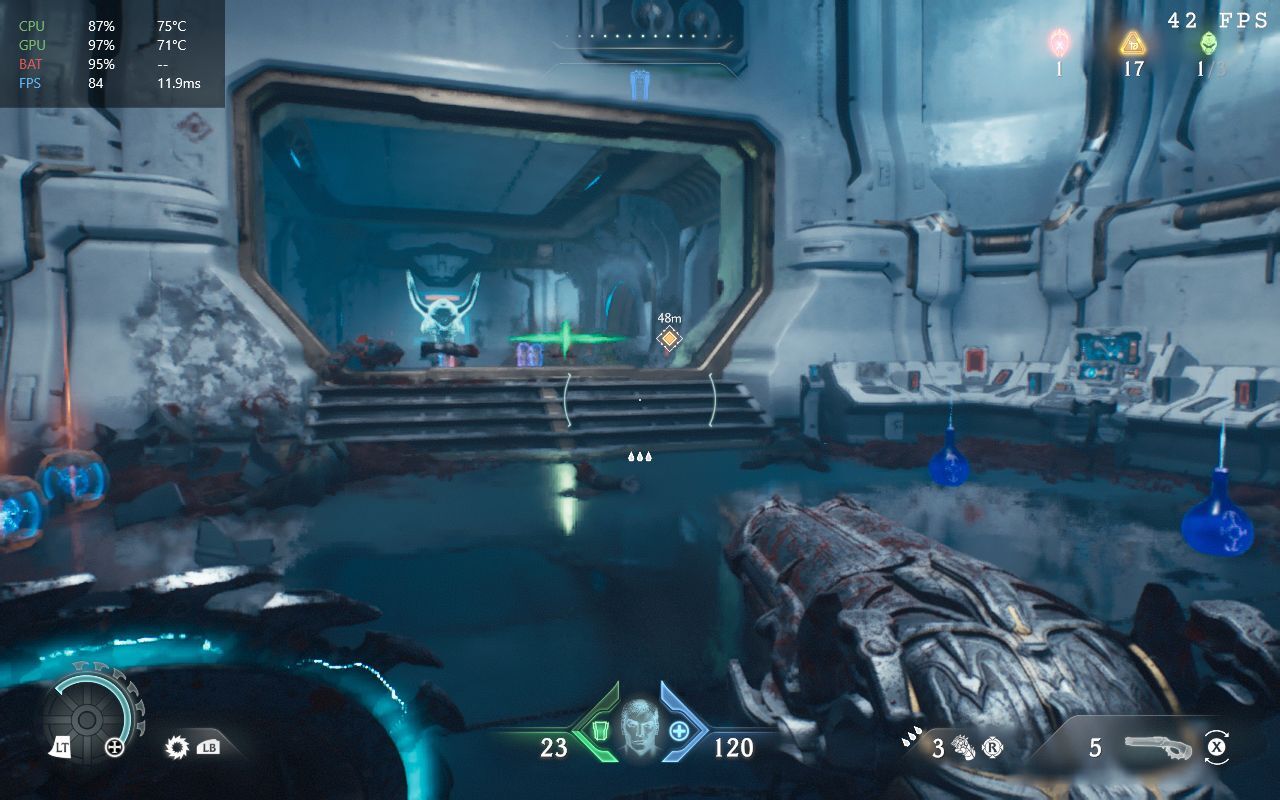This screenshot has height=800, width=1280.
Task: Click the saw blade ability icon
Action: click(178, 746)
